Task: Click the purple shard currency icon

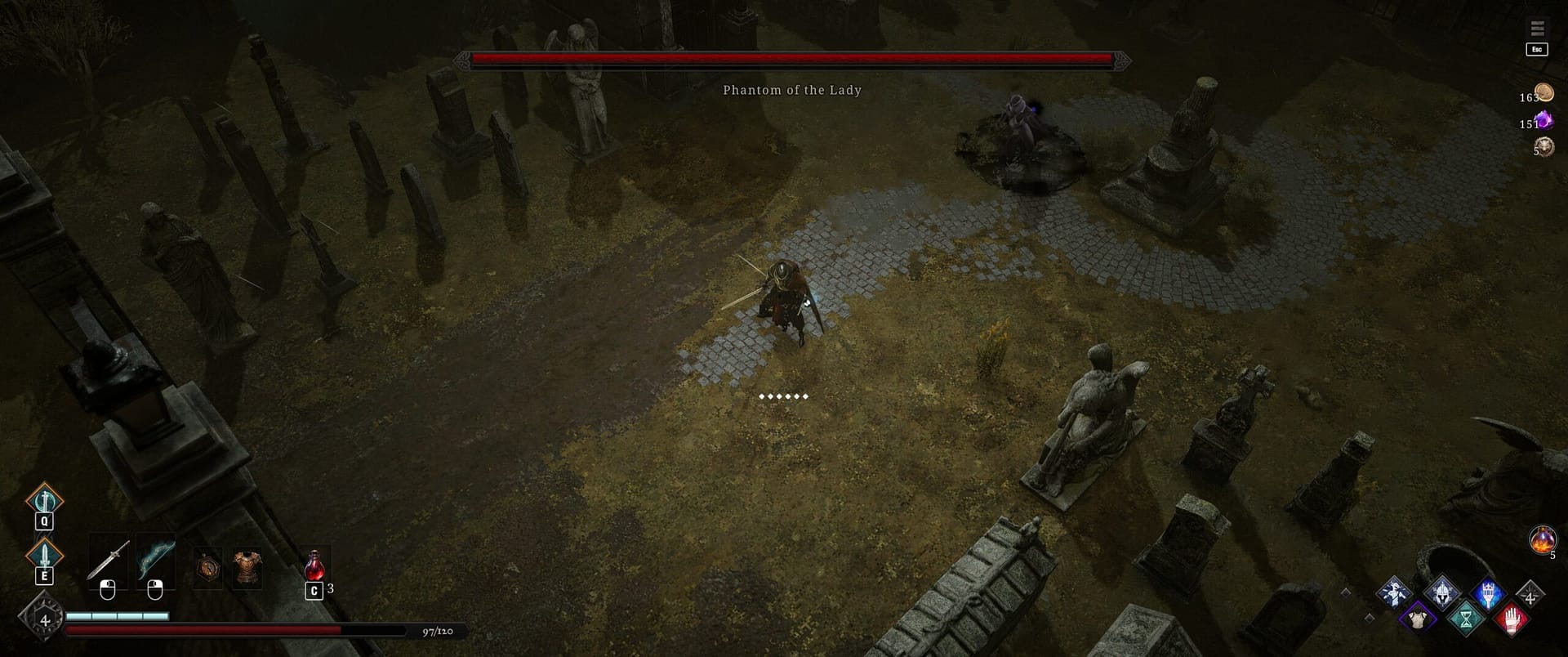Action: point(1545,119)
